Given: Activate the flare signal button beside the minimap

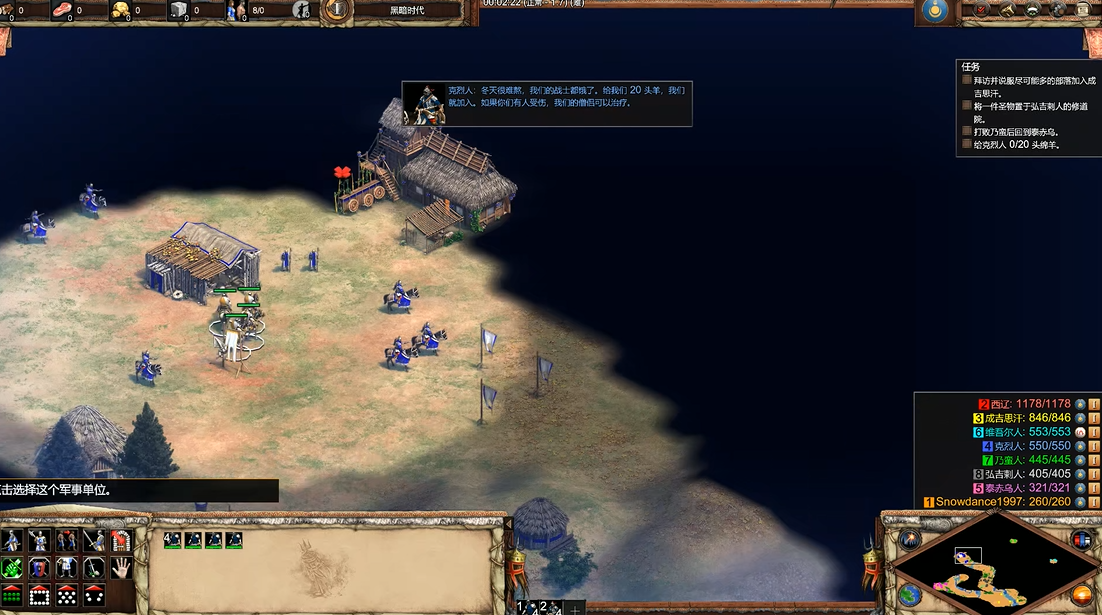Looking at the screenshot, I should point(910,539).
